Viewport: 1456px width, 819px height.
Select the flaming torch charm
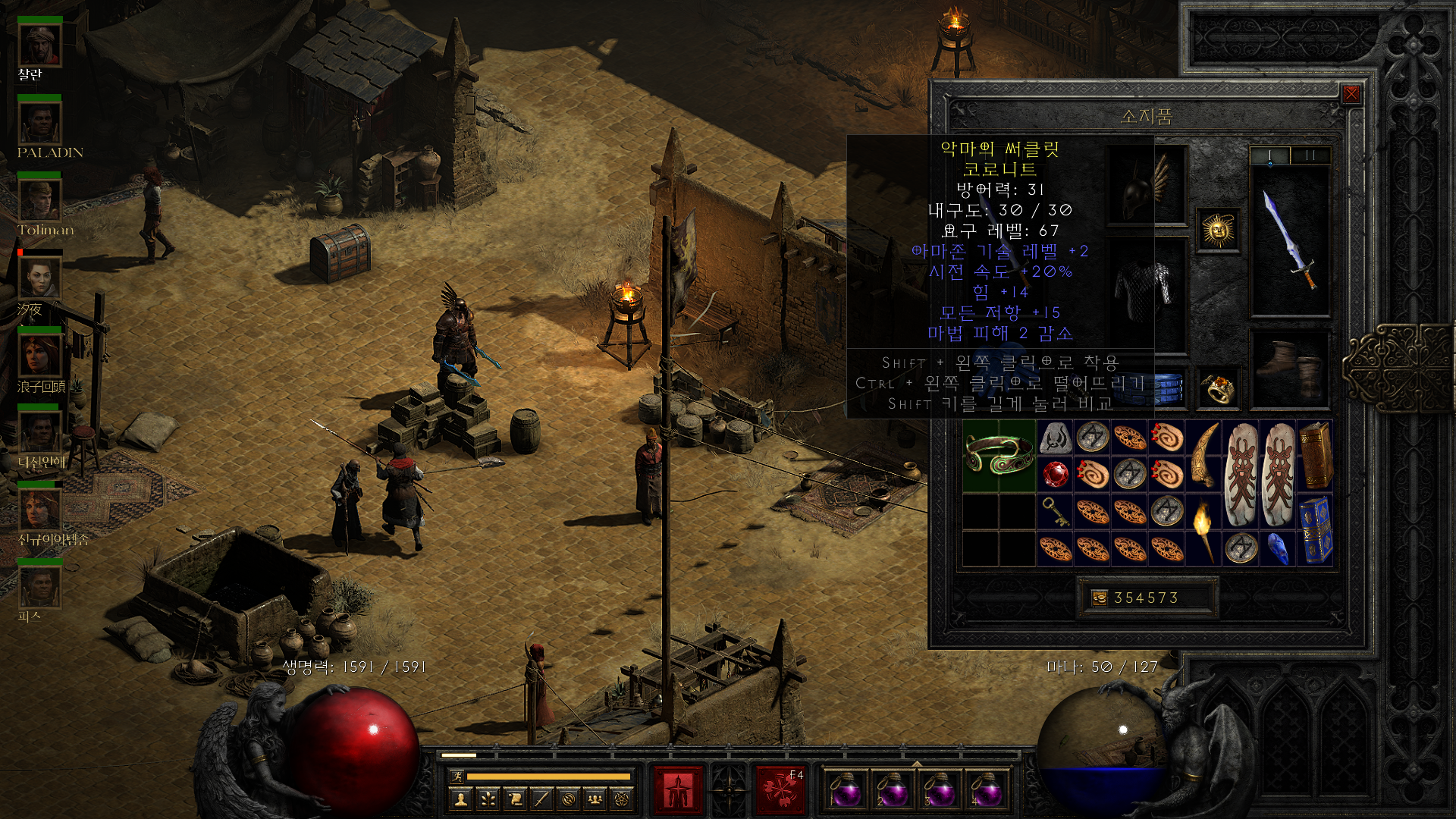[x=1203, y=529]
